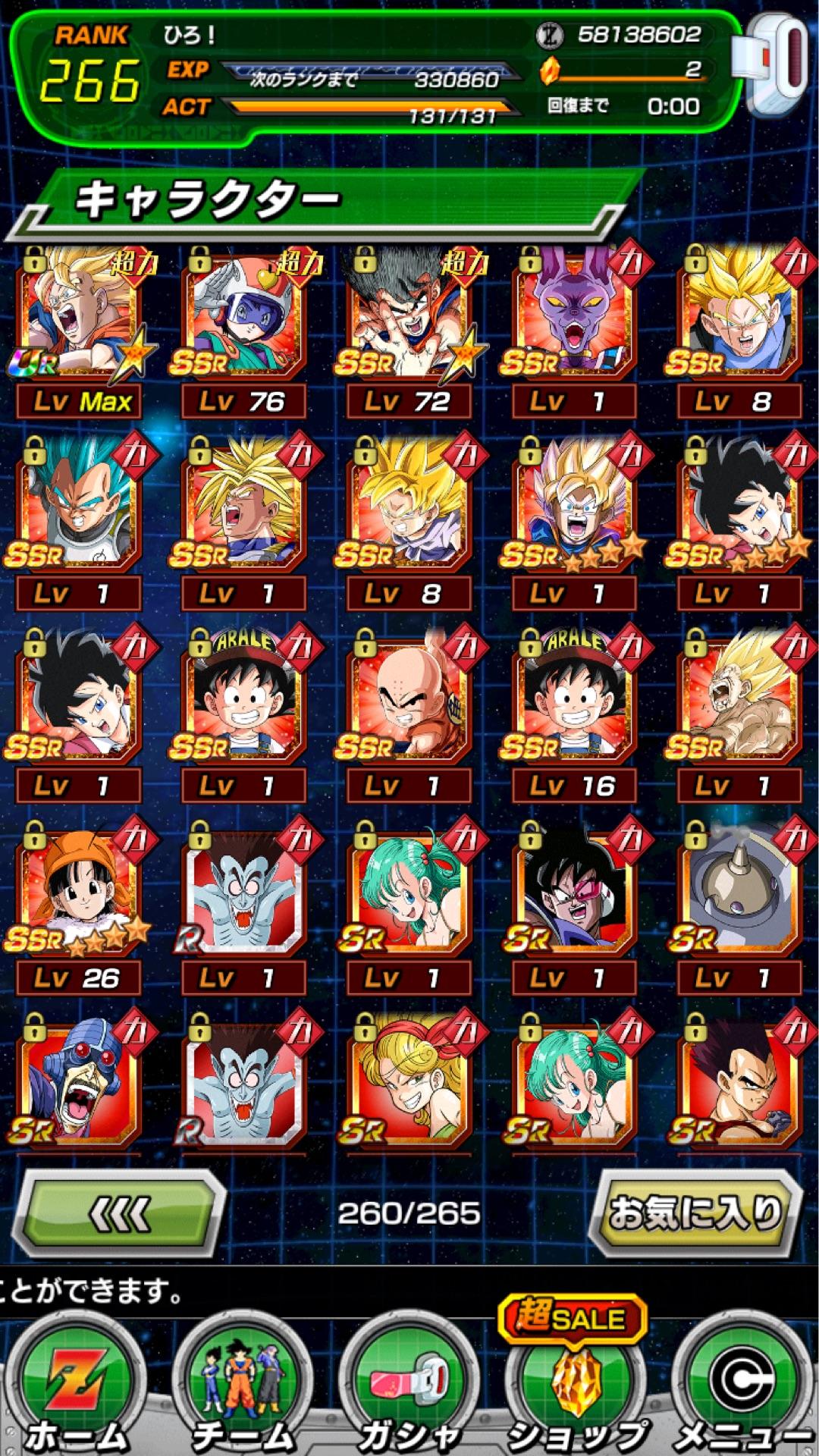Open the ホーム home menu
Screen dimensions: 819x1456
coord(76,1388)
